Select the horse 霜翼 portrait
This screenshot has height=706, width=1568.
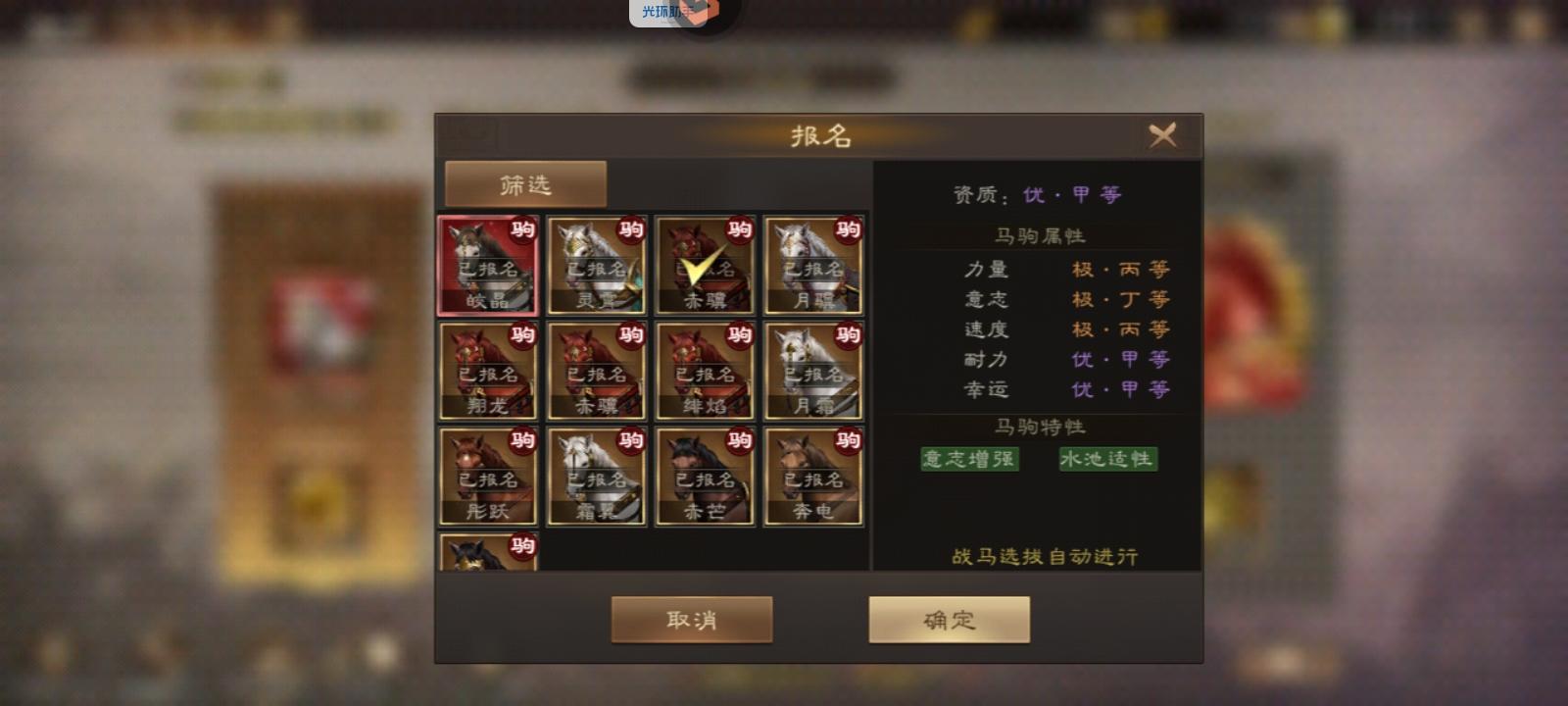coord(596,478)
